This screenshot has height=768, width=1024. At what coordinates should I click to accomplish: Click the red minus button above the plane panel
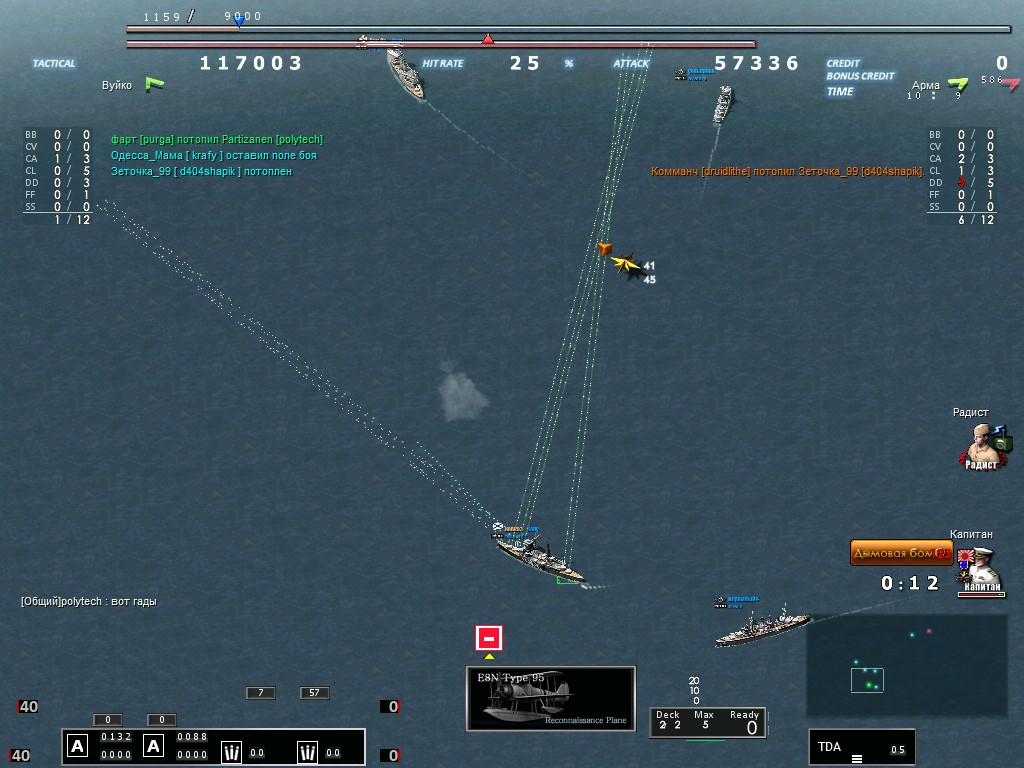click(488, 637)
